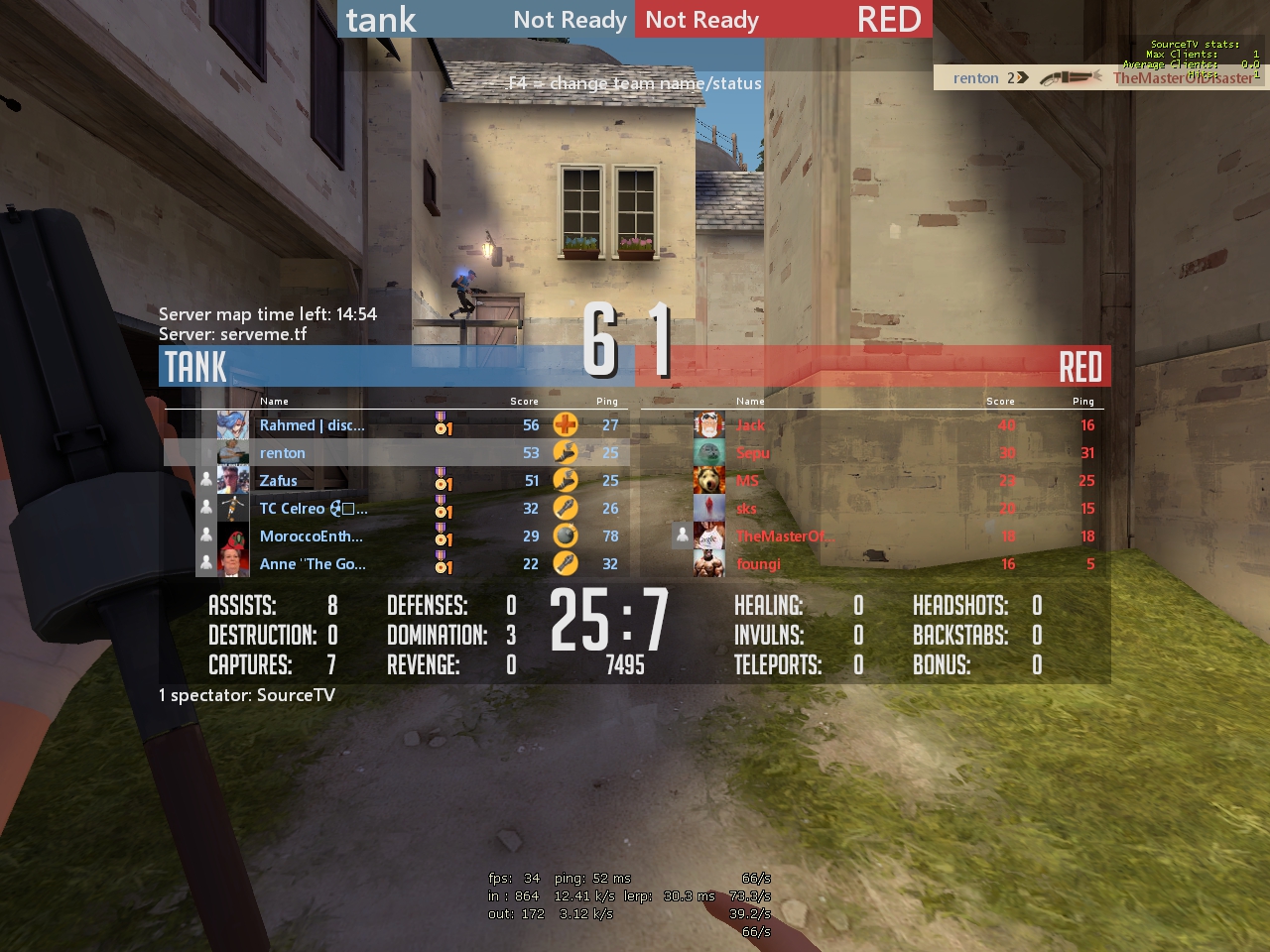Select the MoroccoEnth... player row
The width and height of the screenshot is (1270, 952).
311,536
